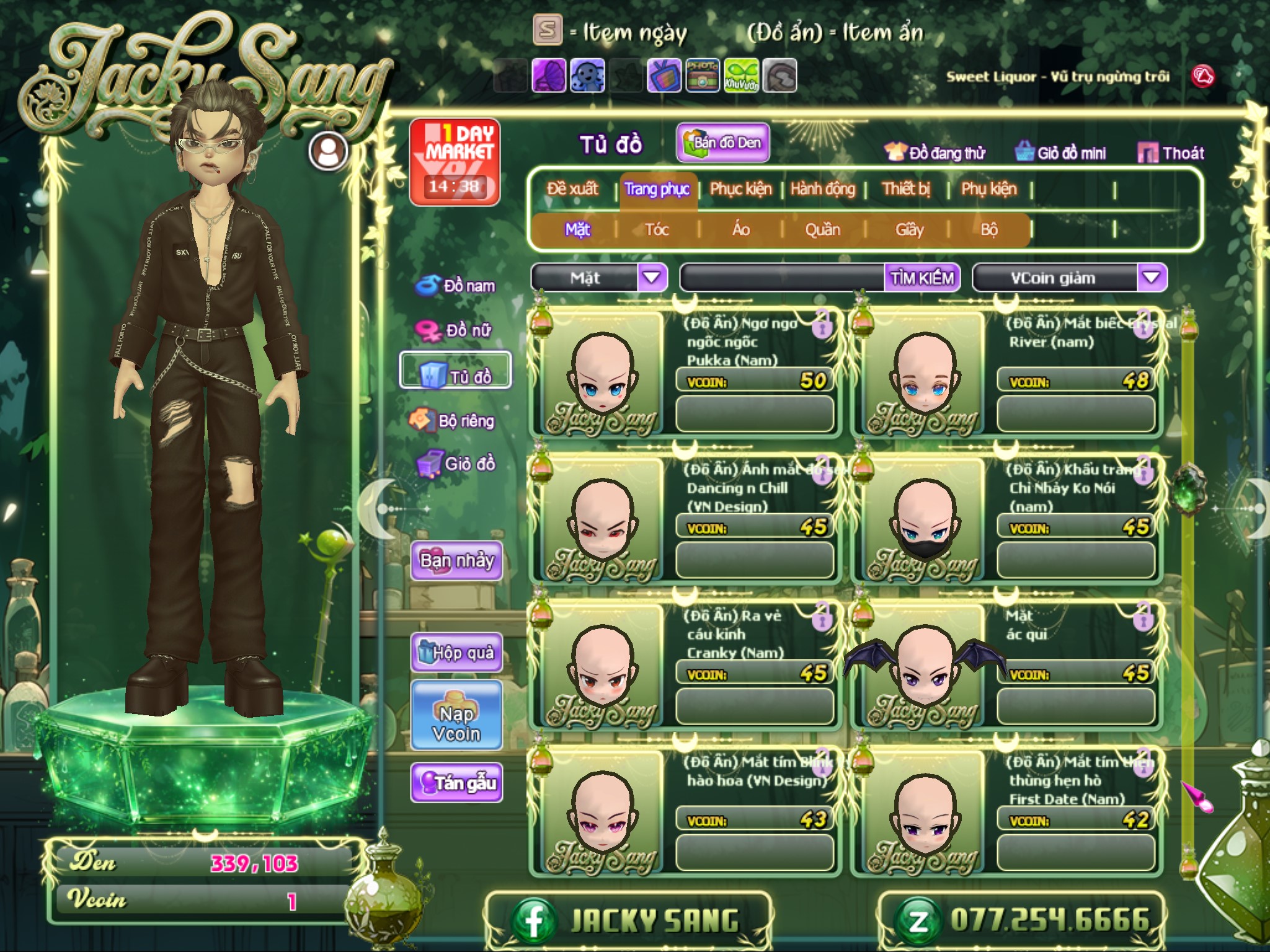This screenshot has width=1270, height=952.
Task: Show Đồ đang thử items
Action: tap(935, 153)
